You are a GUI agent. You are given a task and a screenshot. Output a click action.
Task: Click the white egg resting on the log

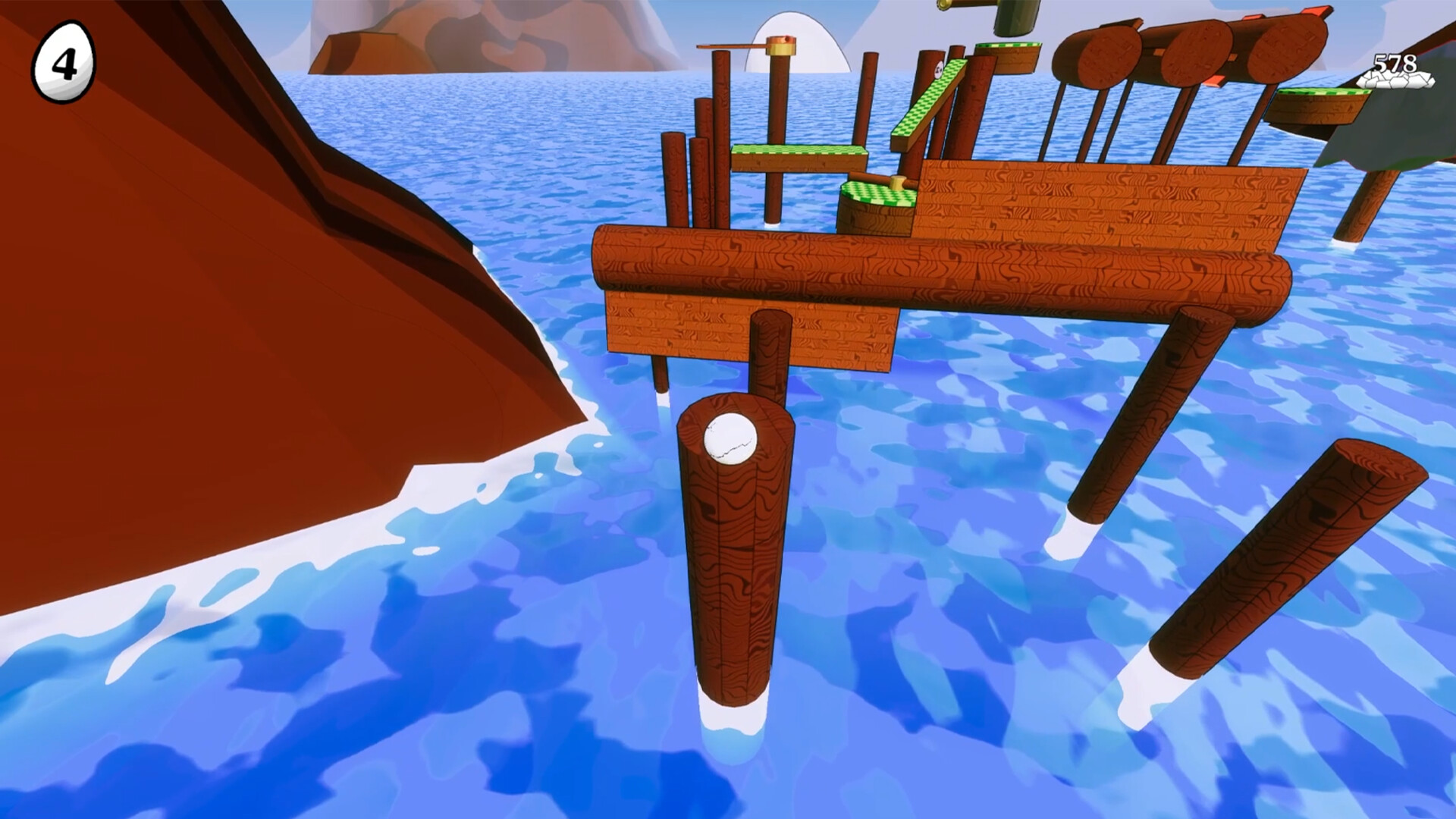[x=730, y=438]
